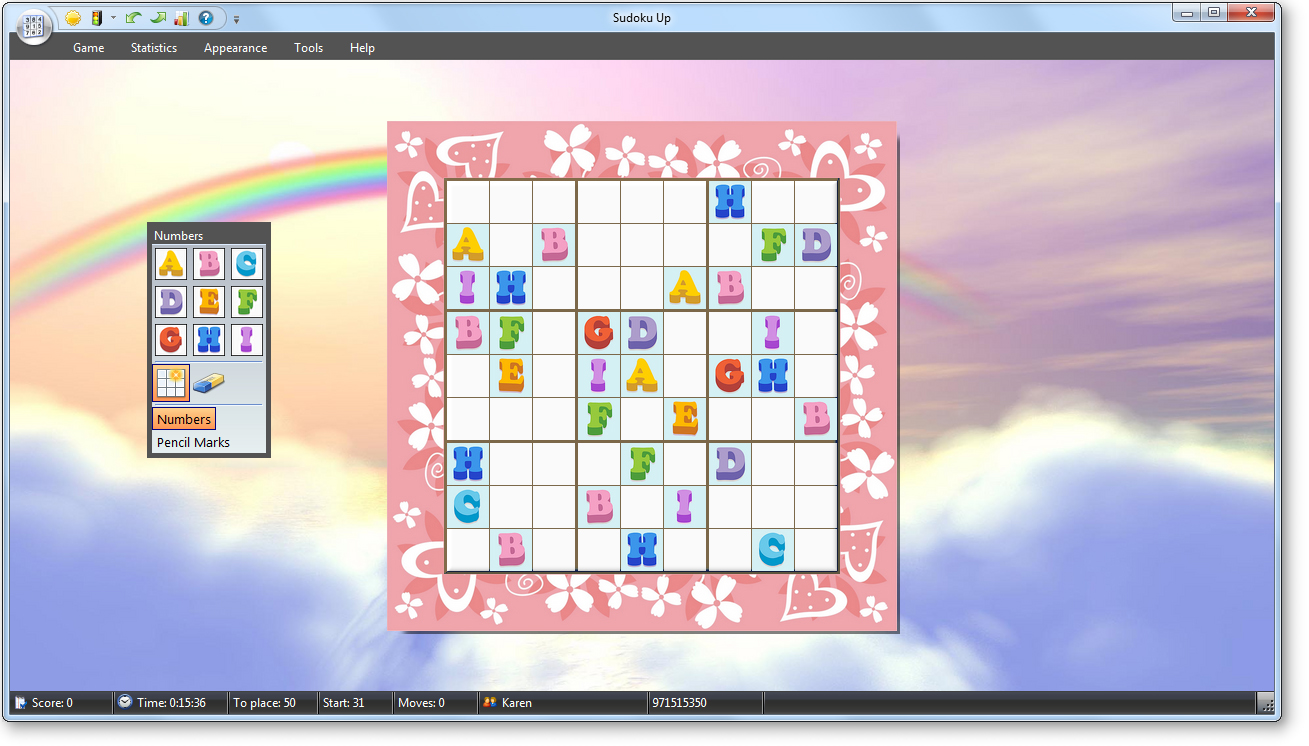Image resolution: width=1309 pixels, height=746 pixels.
Task: View statistics with the chart toolbar icon
Action: [x=181, y=18]
